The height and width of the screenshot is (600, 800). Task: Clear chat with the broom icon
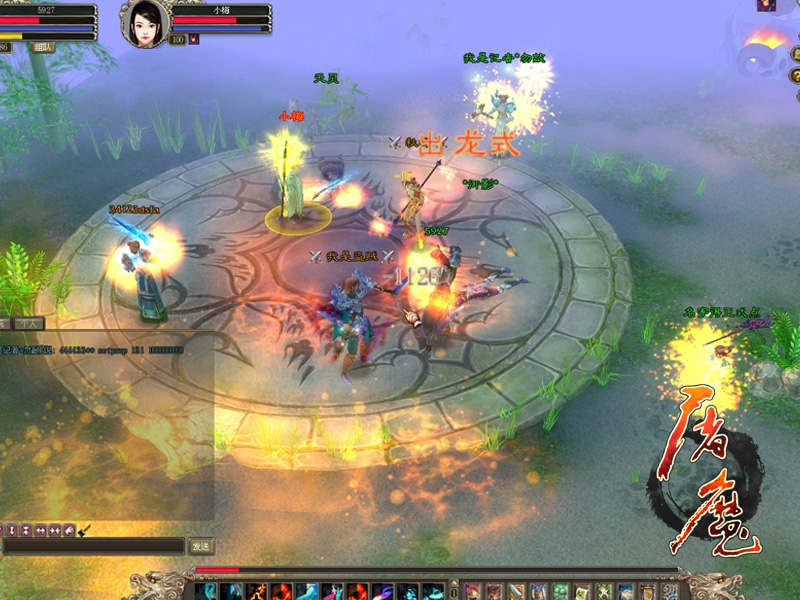click(84, 529)
